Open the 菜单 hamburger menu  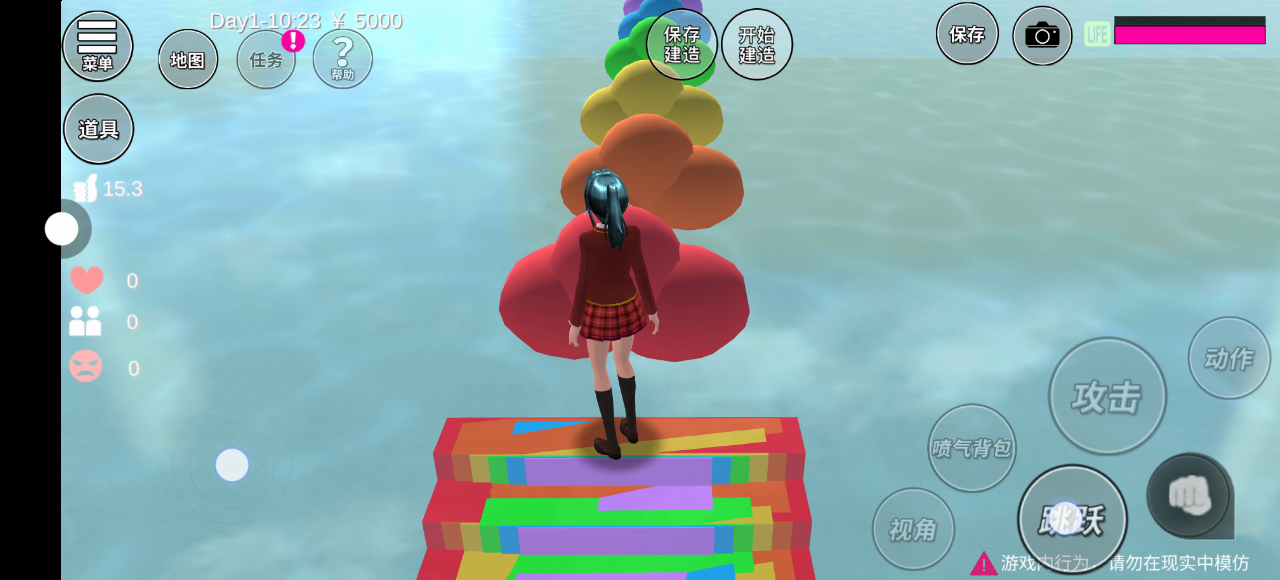pyautogui.click(x=97, y=45)
